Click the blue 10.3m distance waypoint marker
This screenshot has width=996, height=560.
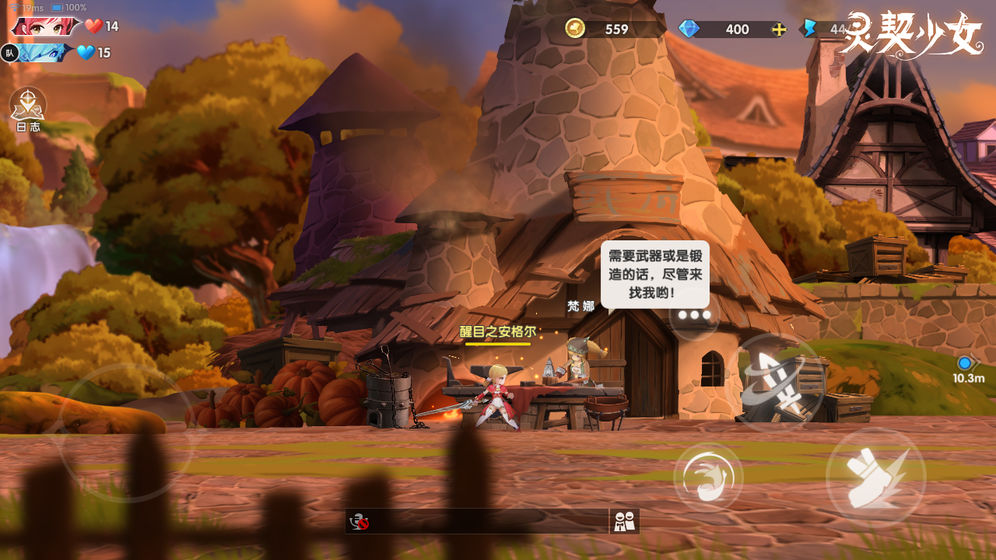[964, 364]
